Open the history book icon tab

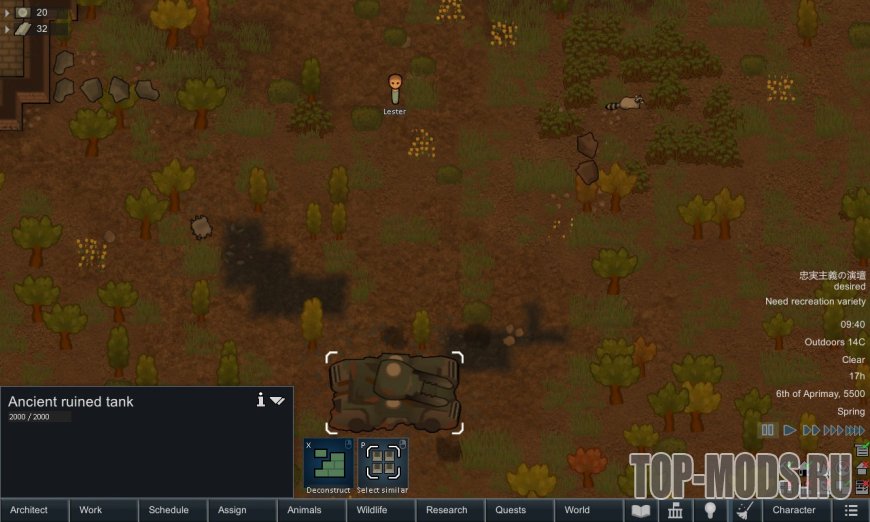click(x=640, y=510)
